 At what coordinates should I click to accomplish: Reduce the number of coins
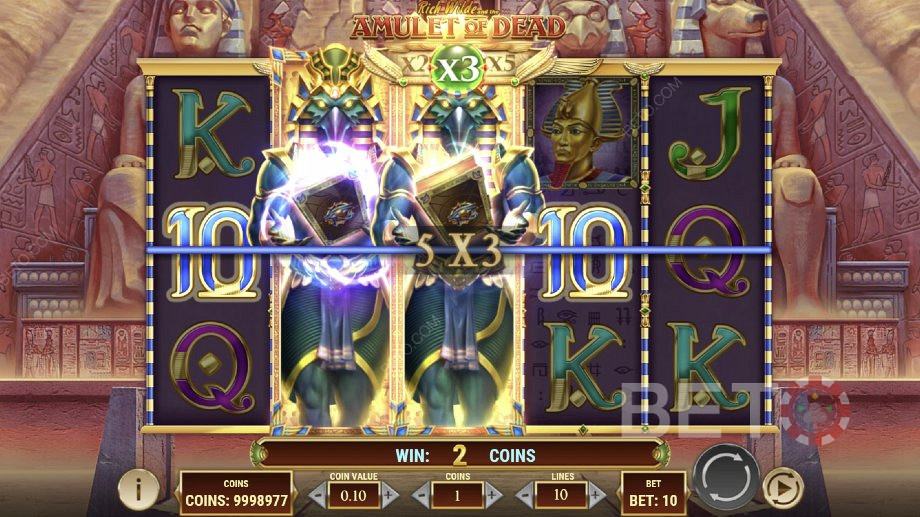click(x=421, y=494)
